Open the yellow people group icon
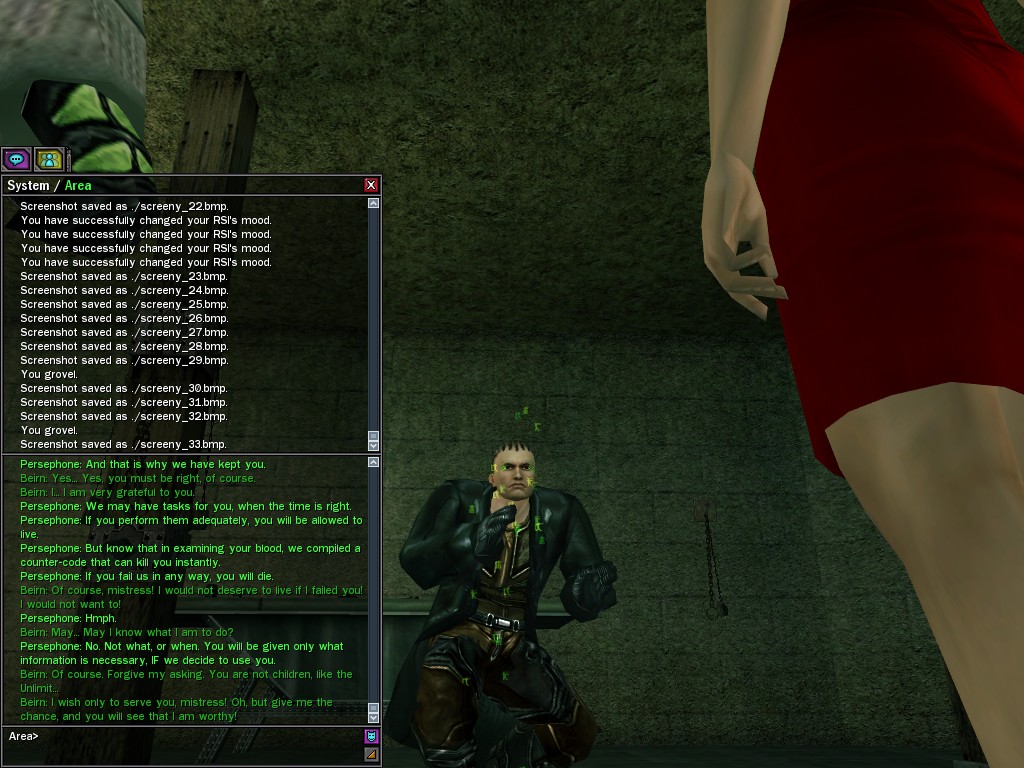This screenshot has width=1024, height=768. coord(49,159)
